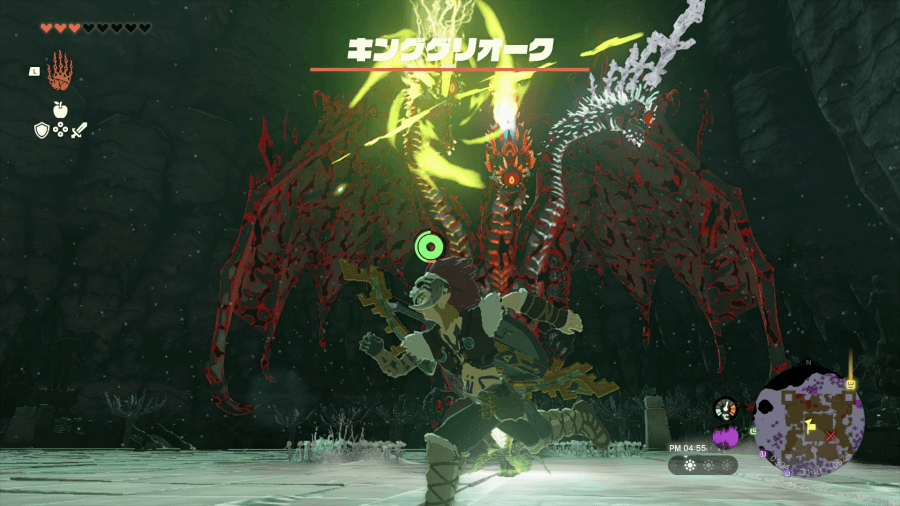Check the temperature gauge dial
The height and width of the screenshot is (506, 900).
[x=726, y=409]
